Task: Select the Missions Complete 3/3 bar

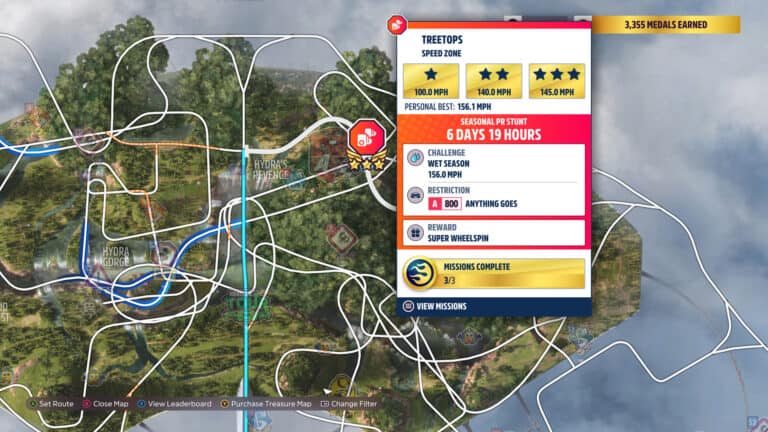Action: [493, 273]
